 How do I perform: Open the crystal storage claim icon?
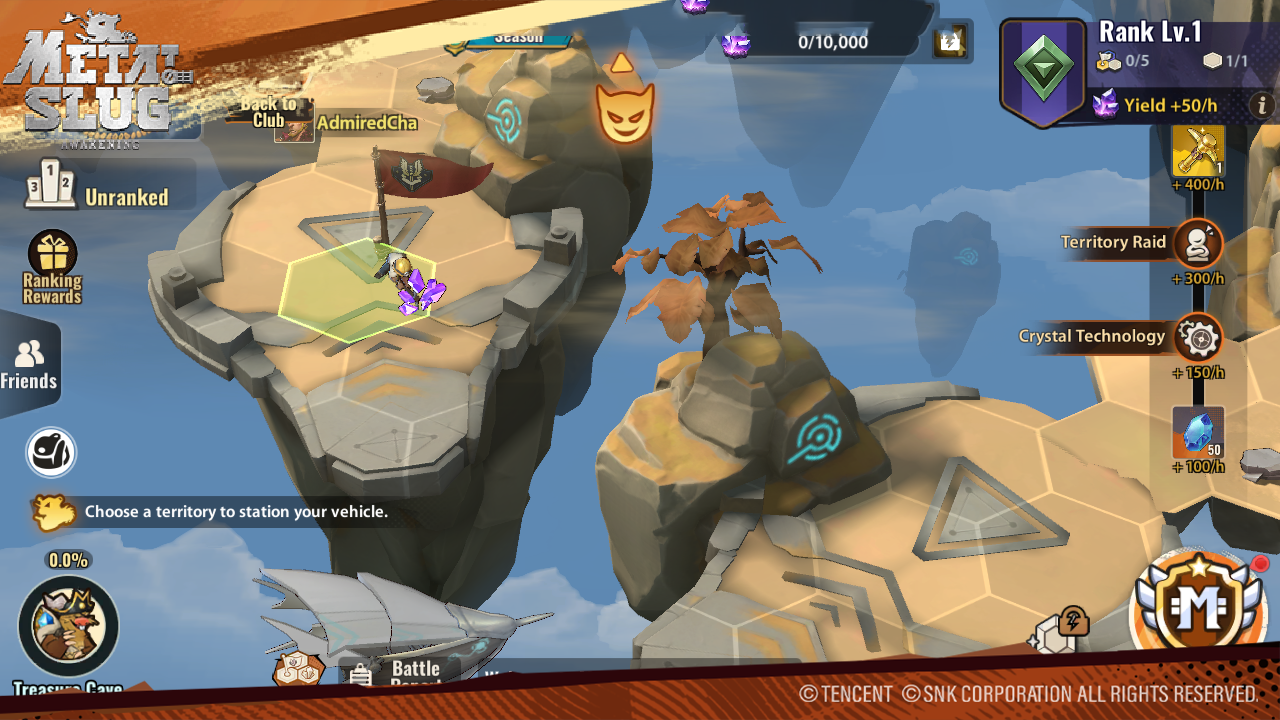coord(949,42)
